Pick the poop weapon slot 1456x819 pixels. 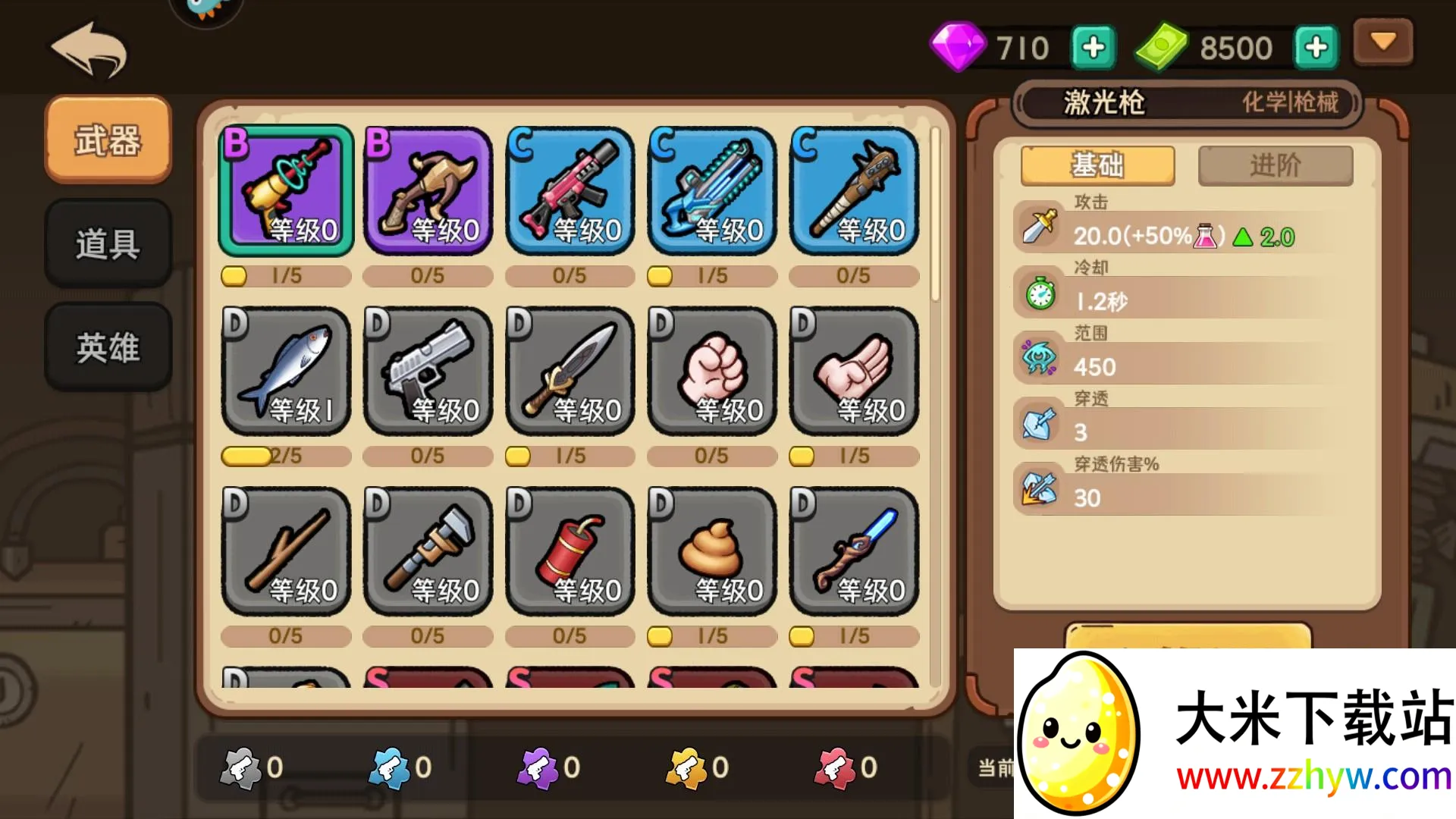point(712,551)
